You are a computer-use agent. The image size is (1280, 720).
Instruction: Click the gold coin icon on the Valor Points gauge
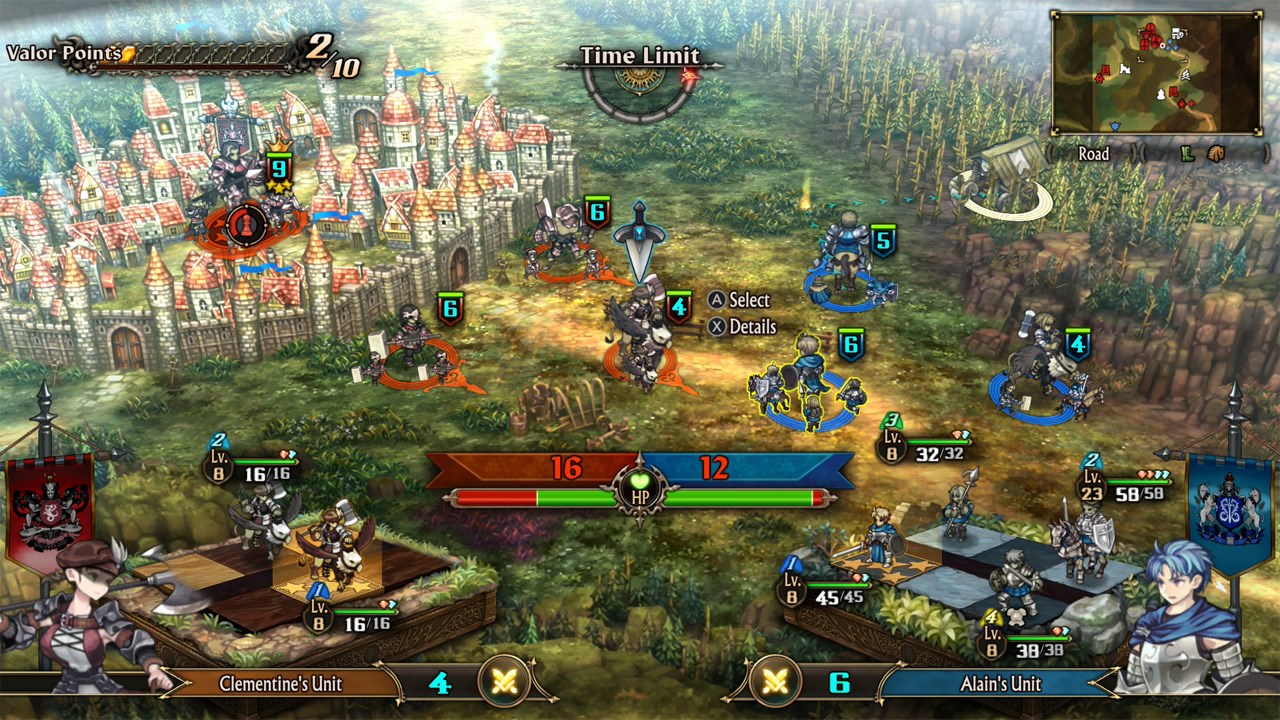(128, 55)
